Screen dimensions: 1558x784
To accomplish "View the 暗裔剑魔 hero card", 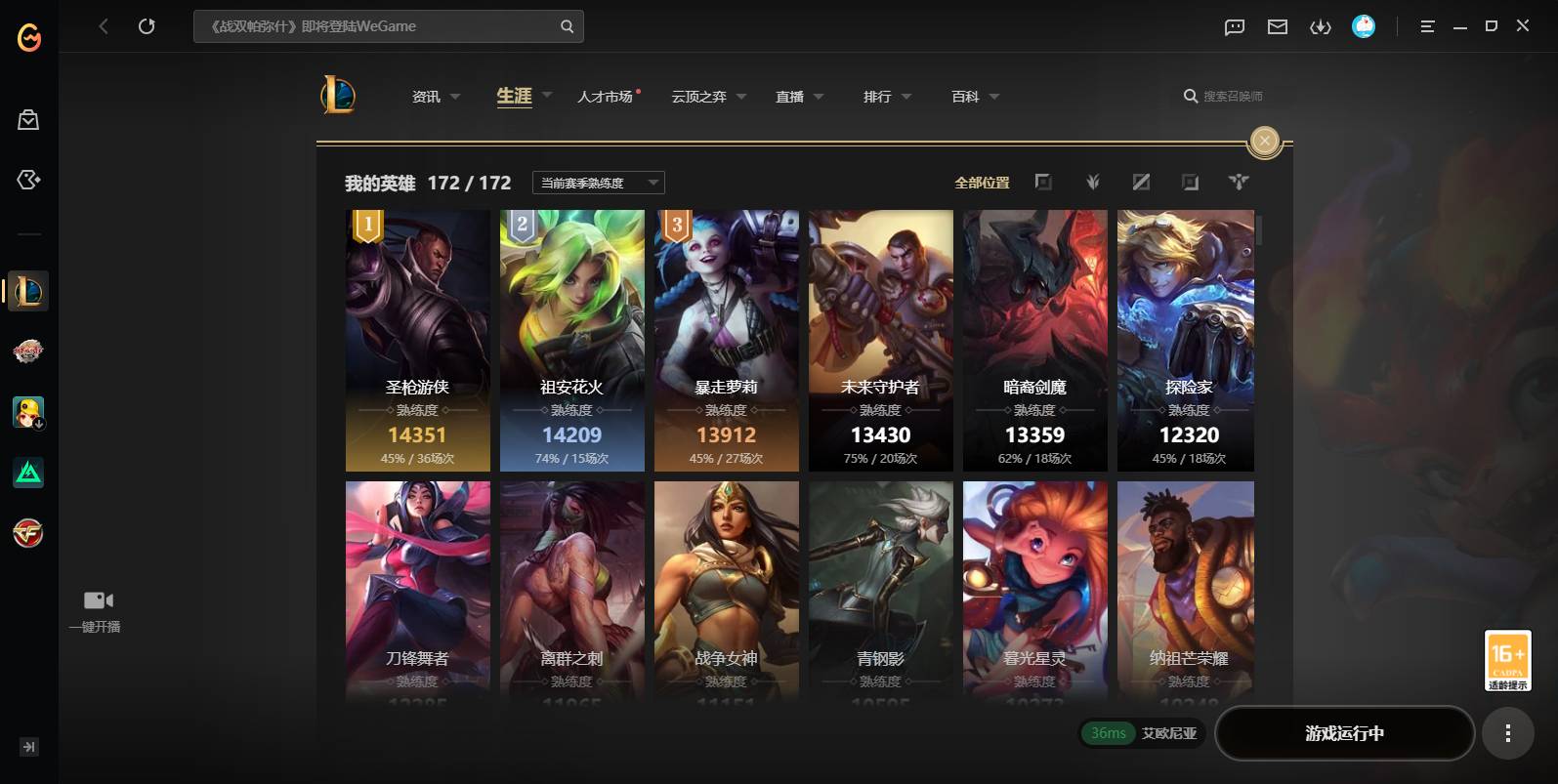I will click(x=1035, y=341).
